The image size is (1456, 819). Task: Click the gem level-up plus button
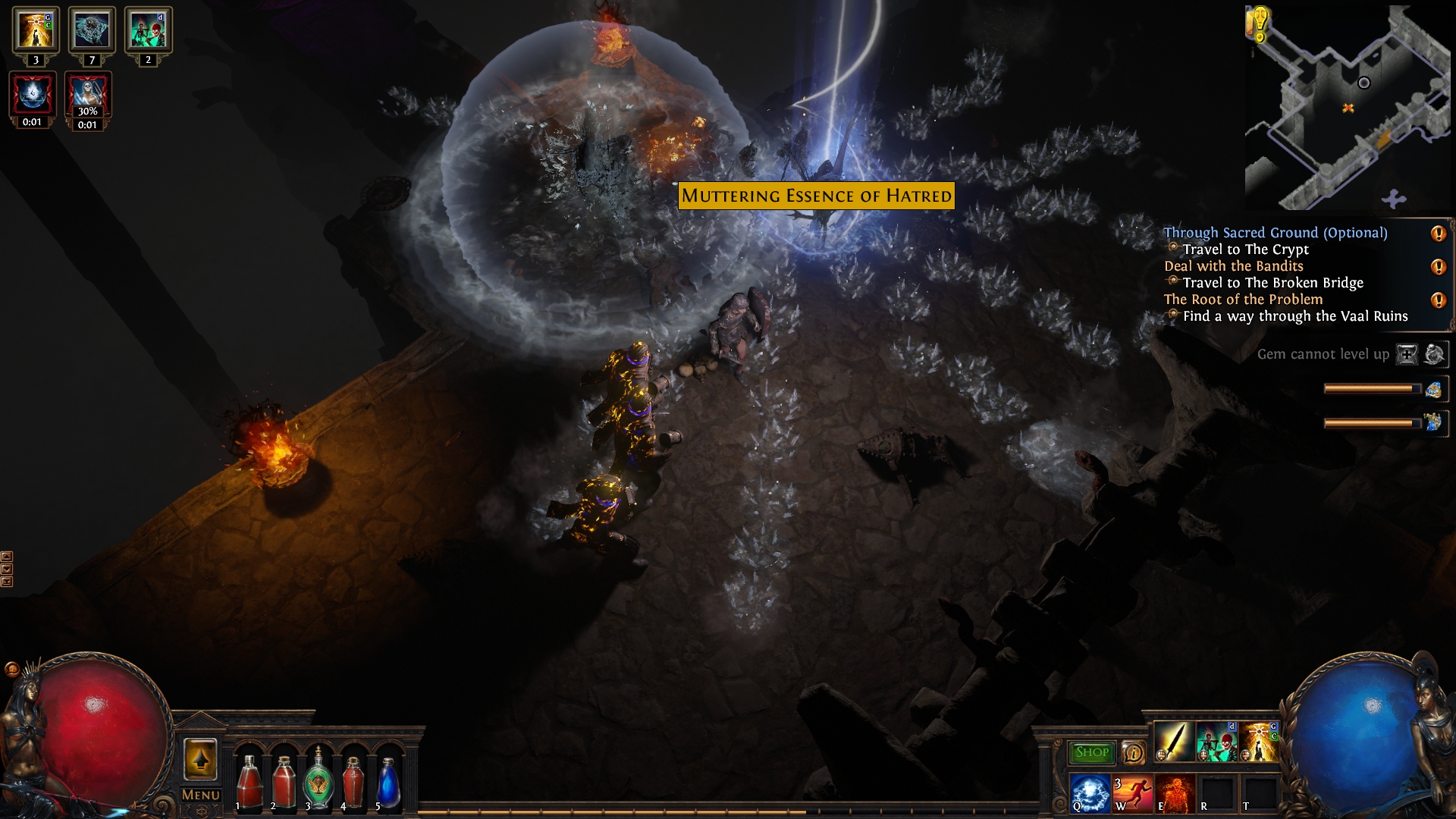(x=1407, y=354)
